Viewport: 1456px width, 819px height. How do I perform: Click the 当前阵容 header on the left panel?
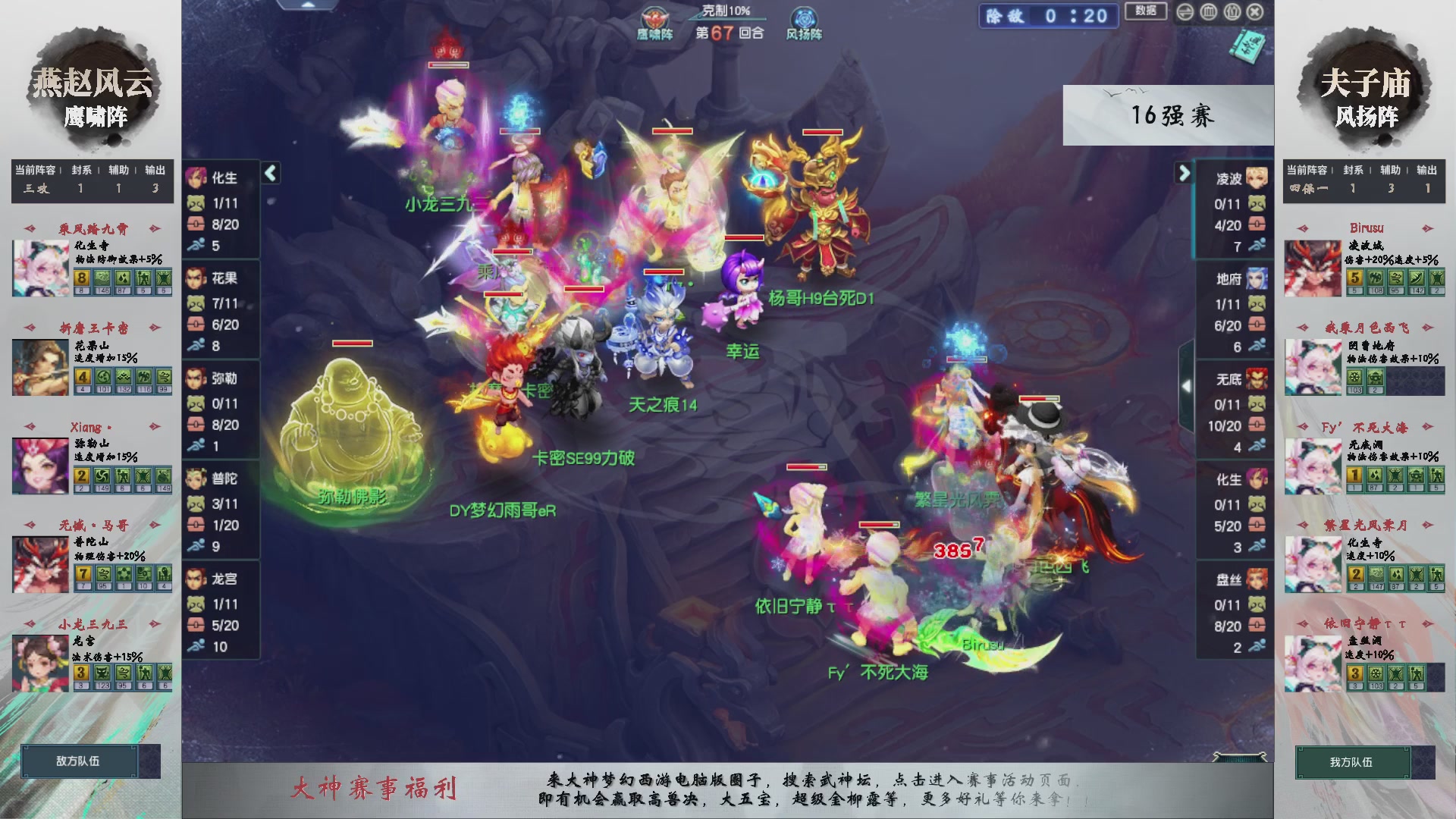click(34, 171)
